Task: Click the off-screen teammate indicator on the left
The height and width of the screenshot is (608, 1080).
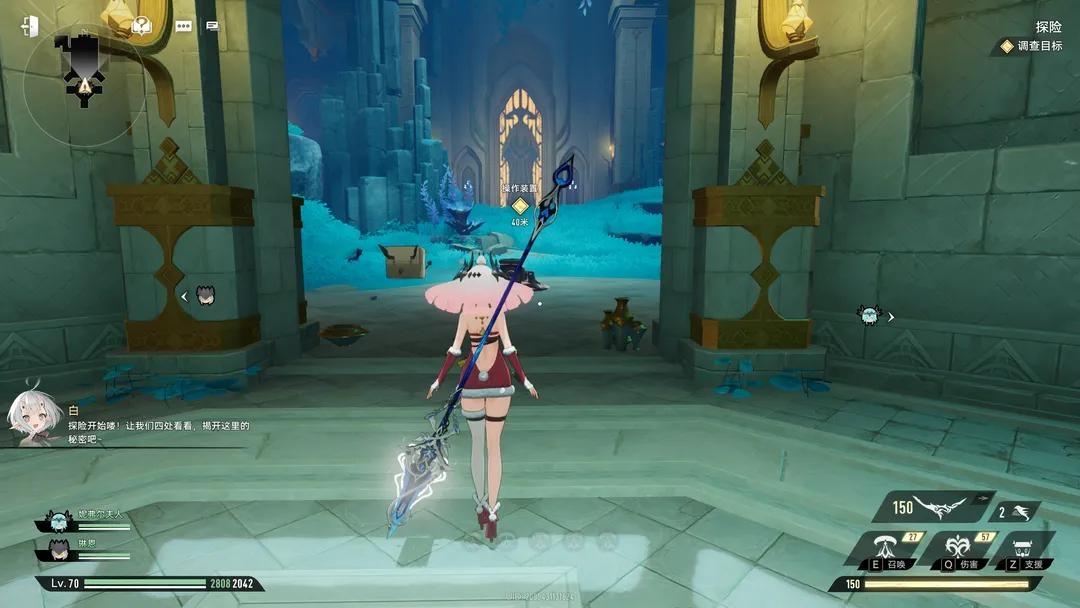Action: [x=206, y=295]
